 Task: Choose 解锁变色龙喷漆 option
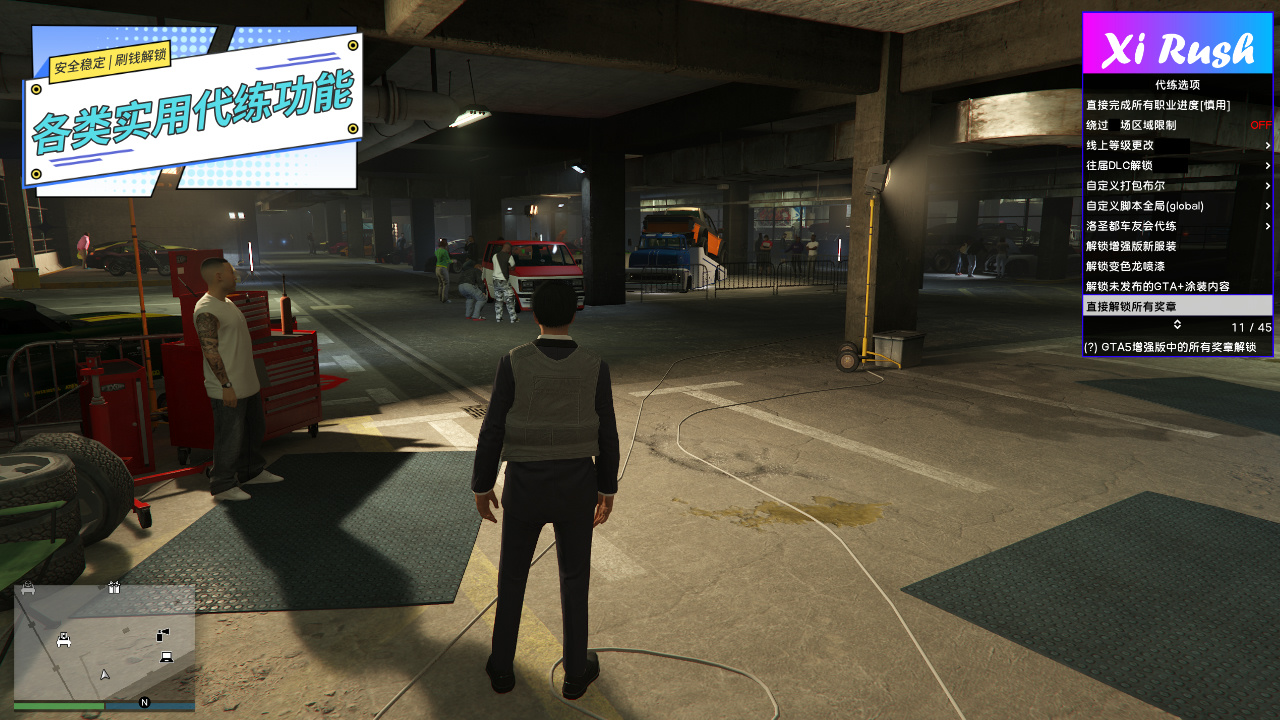(1125, 266)
